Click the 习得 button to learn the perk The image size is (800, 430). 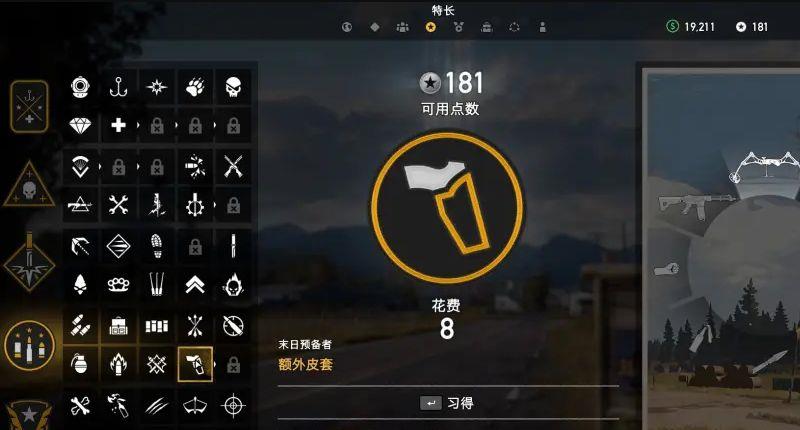447,403
